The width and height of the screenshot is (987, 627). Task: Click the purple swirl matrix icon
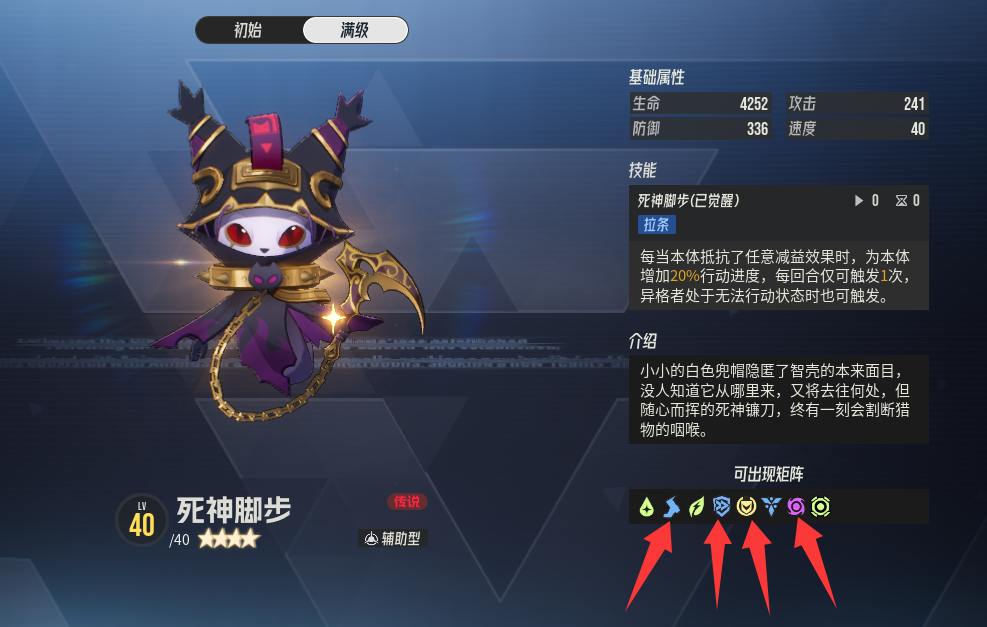coord(796,507)
